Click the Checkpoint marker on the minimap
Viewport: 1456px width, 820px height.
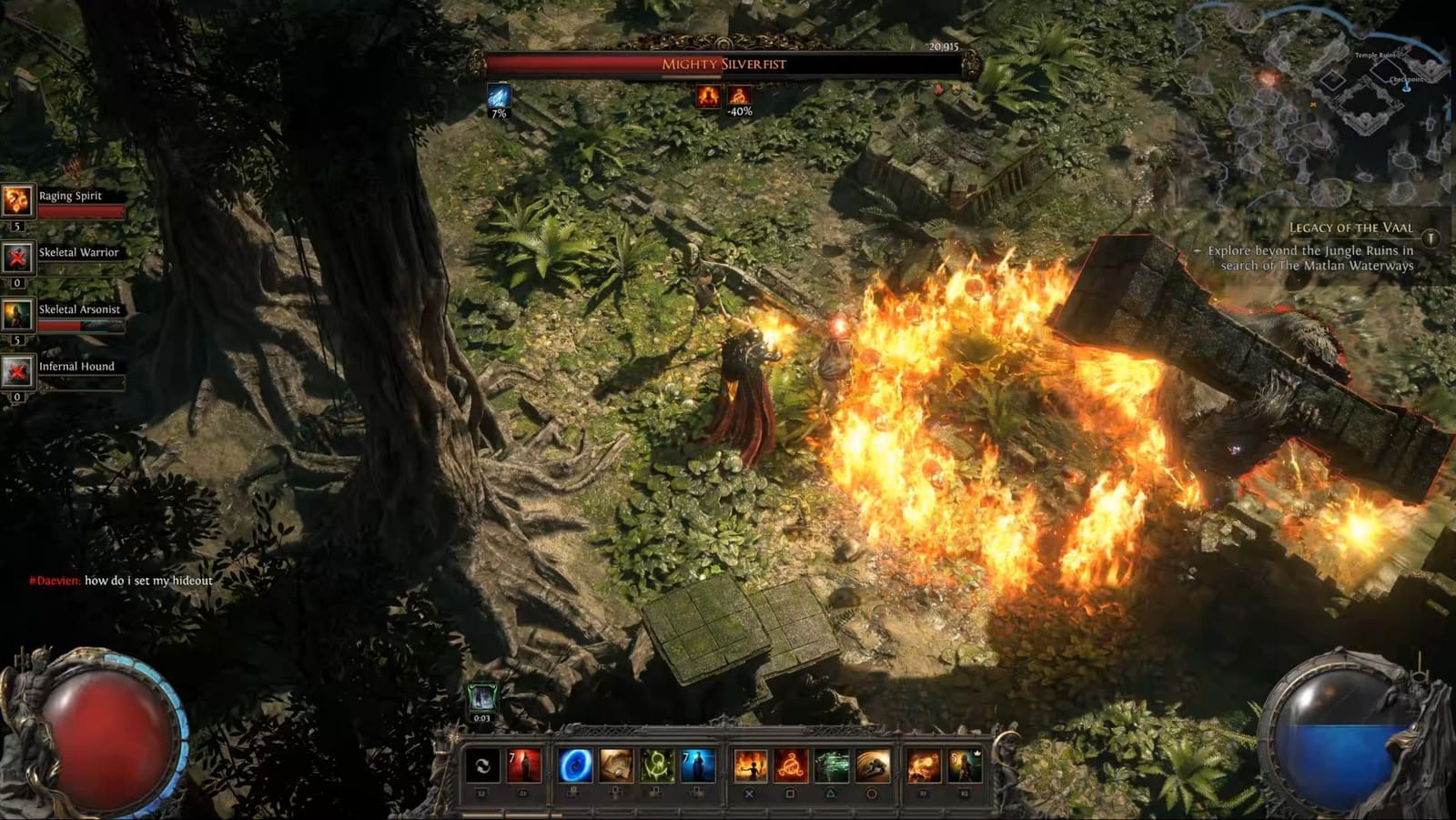[x=1407, y=86]
